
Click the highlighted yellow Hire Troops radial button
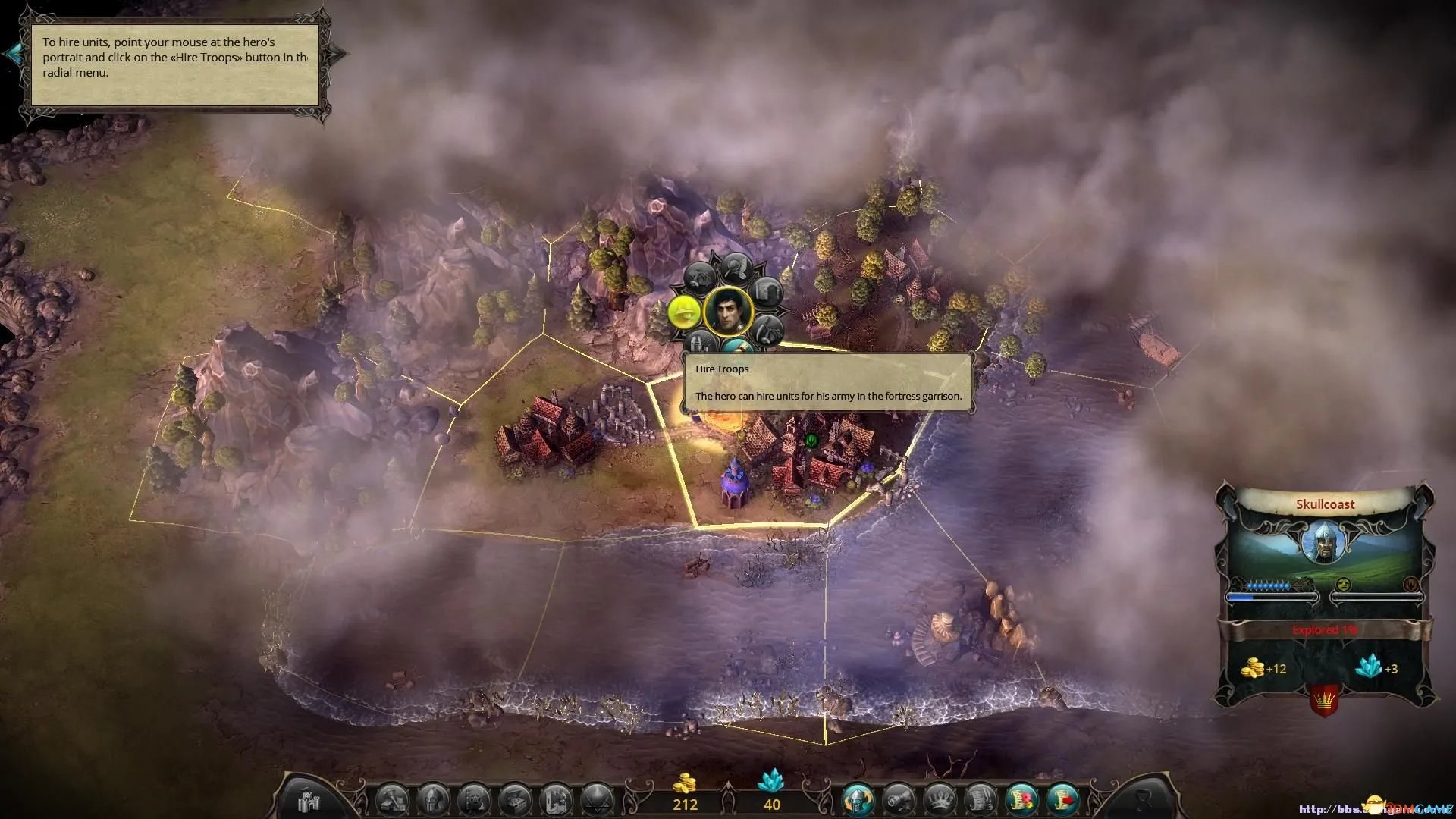683,311
